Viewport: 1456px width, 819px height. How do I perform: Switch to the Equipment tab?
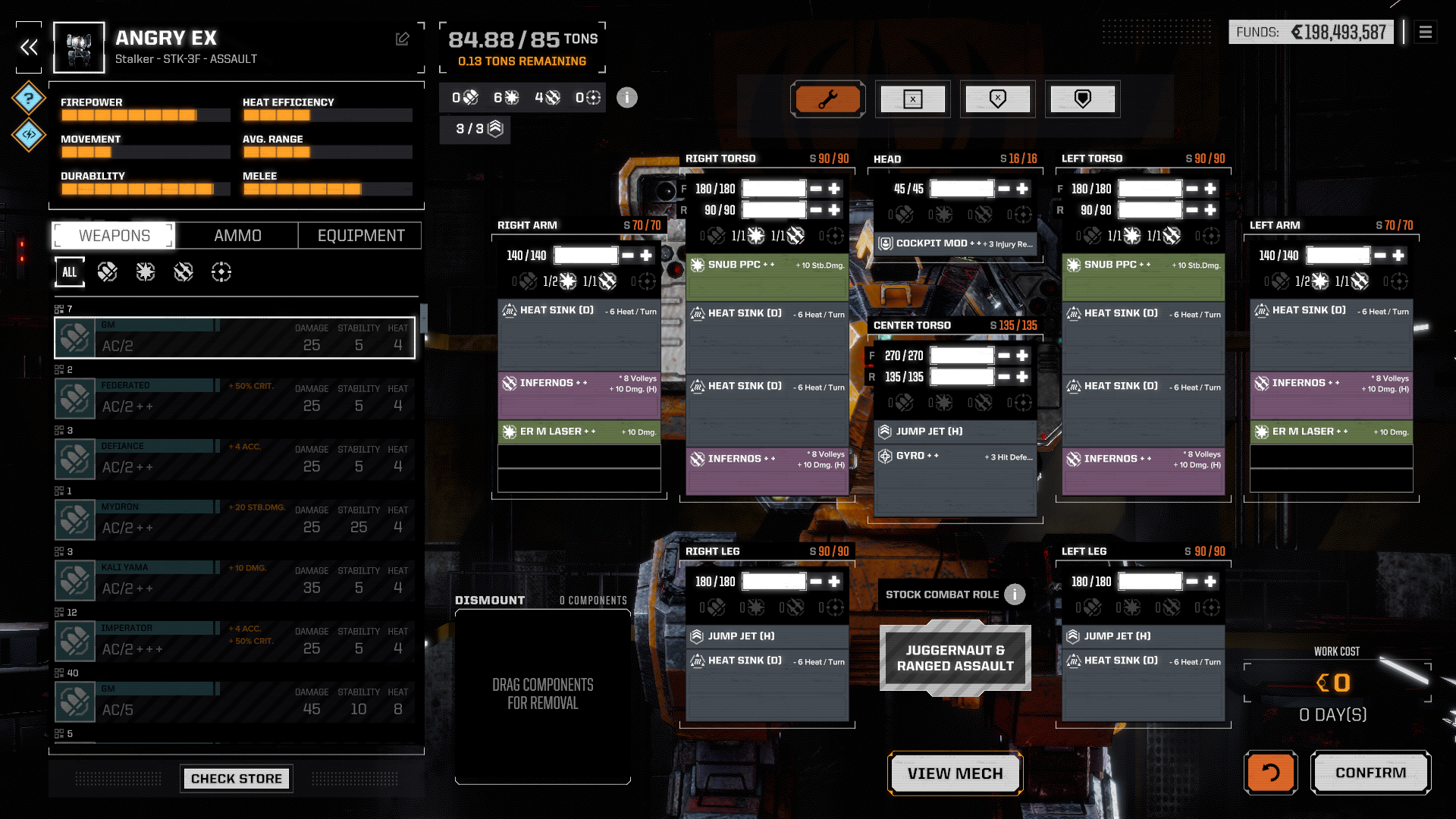pos(361,236)
